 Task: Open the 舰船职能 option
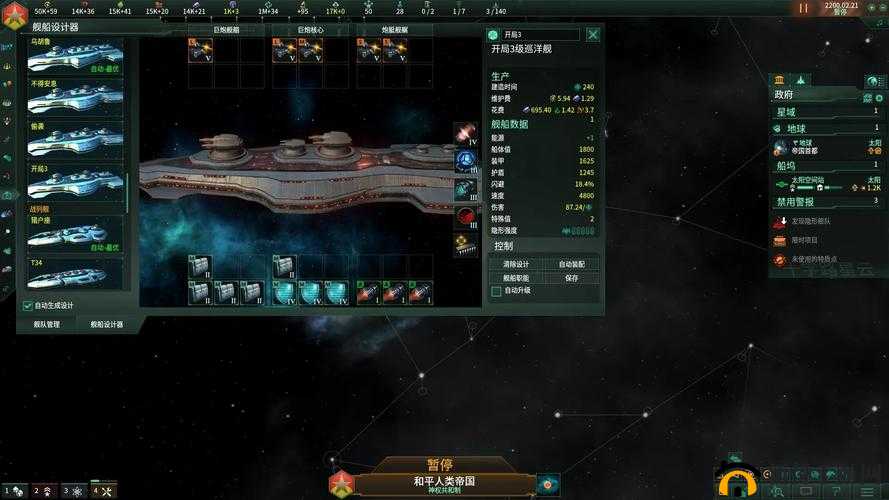tap(516, 278)
